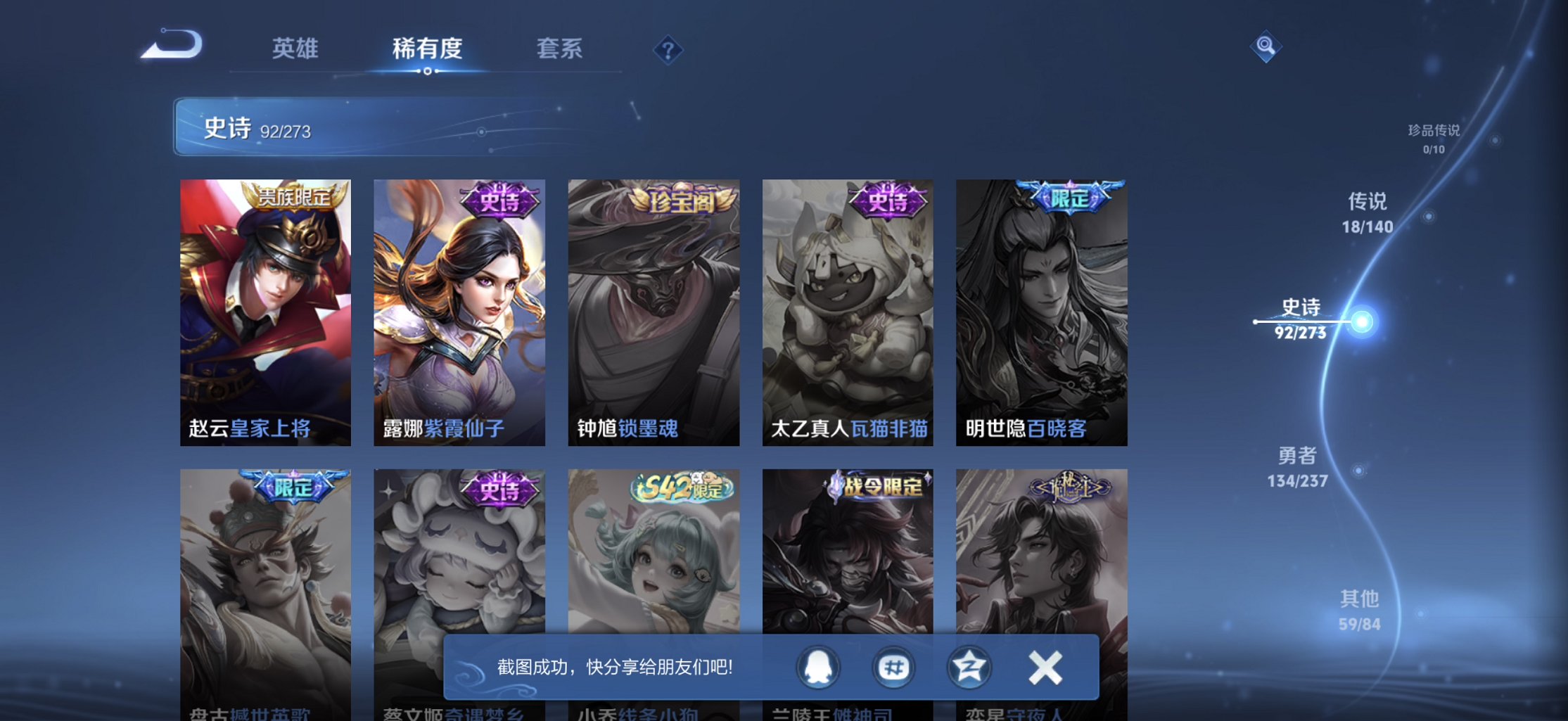The width and height of the screenshot is (1568, 721).
Task: Share screenshot via the QQ penguin icon
Action: (817, 667)
